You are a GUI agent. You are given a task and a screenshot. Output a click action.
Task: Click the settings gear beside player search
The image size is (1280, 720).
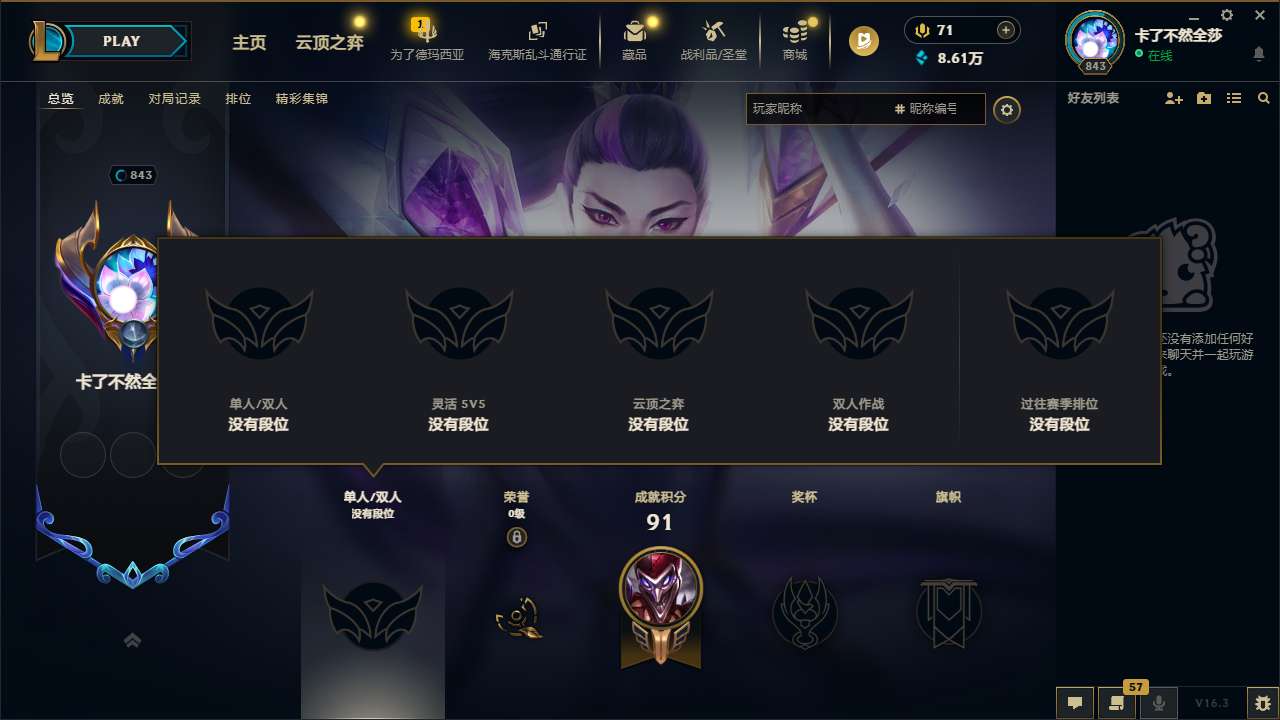(1007, 110)
